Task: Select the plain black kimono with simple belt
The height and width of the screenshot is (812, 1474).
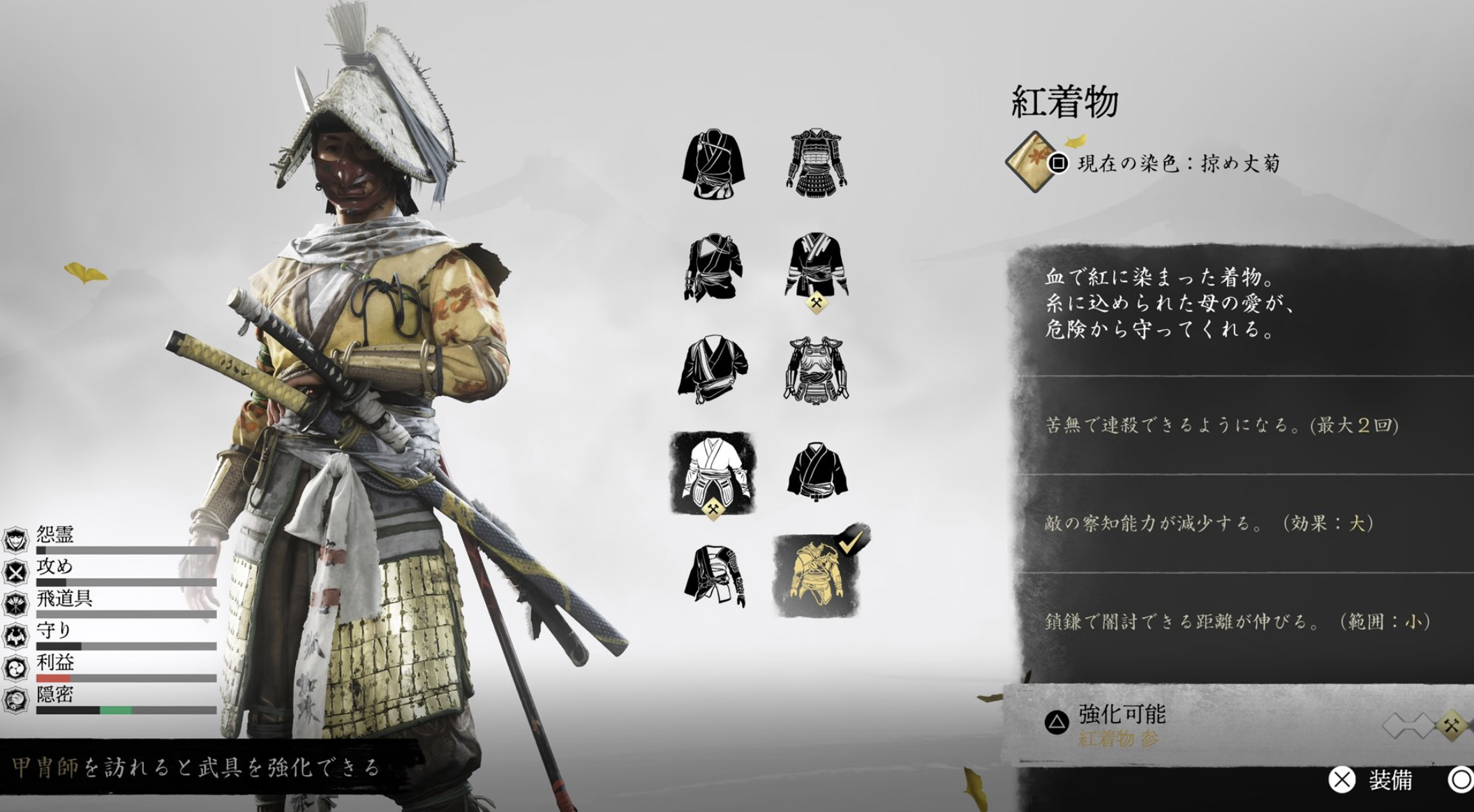Action: pos(816,471)
